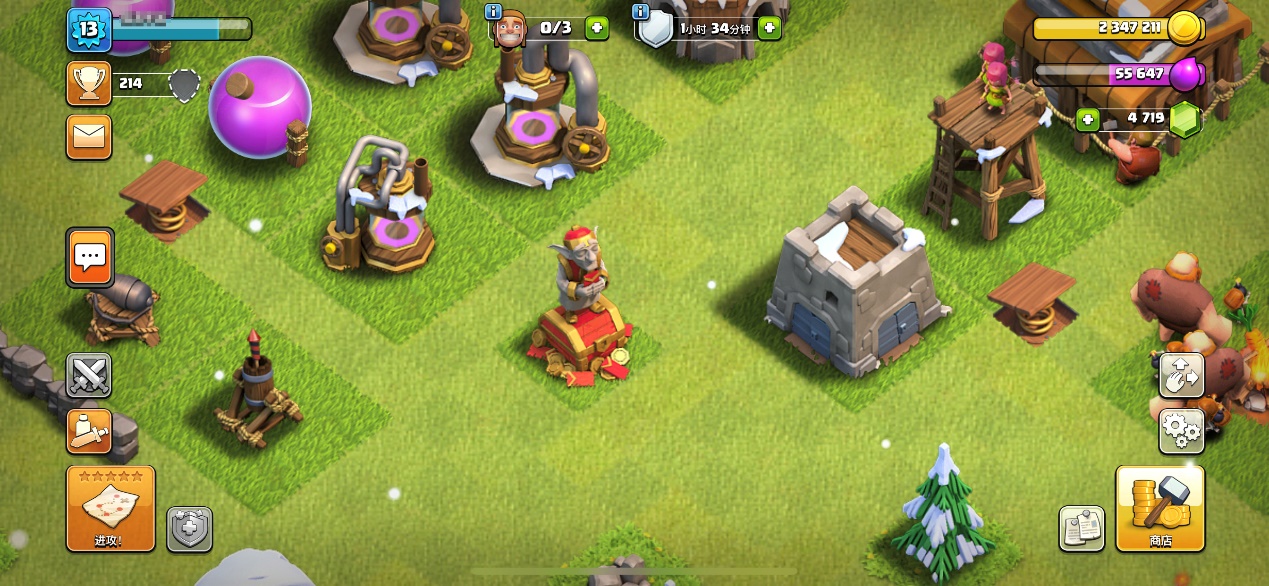1269x586 pixels.
Task: Open the chat speech bubble panel
Action: [90, 257]
